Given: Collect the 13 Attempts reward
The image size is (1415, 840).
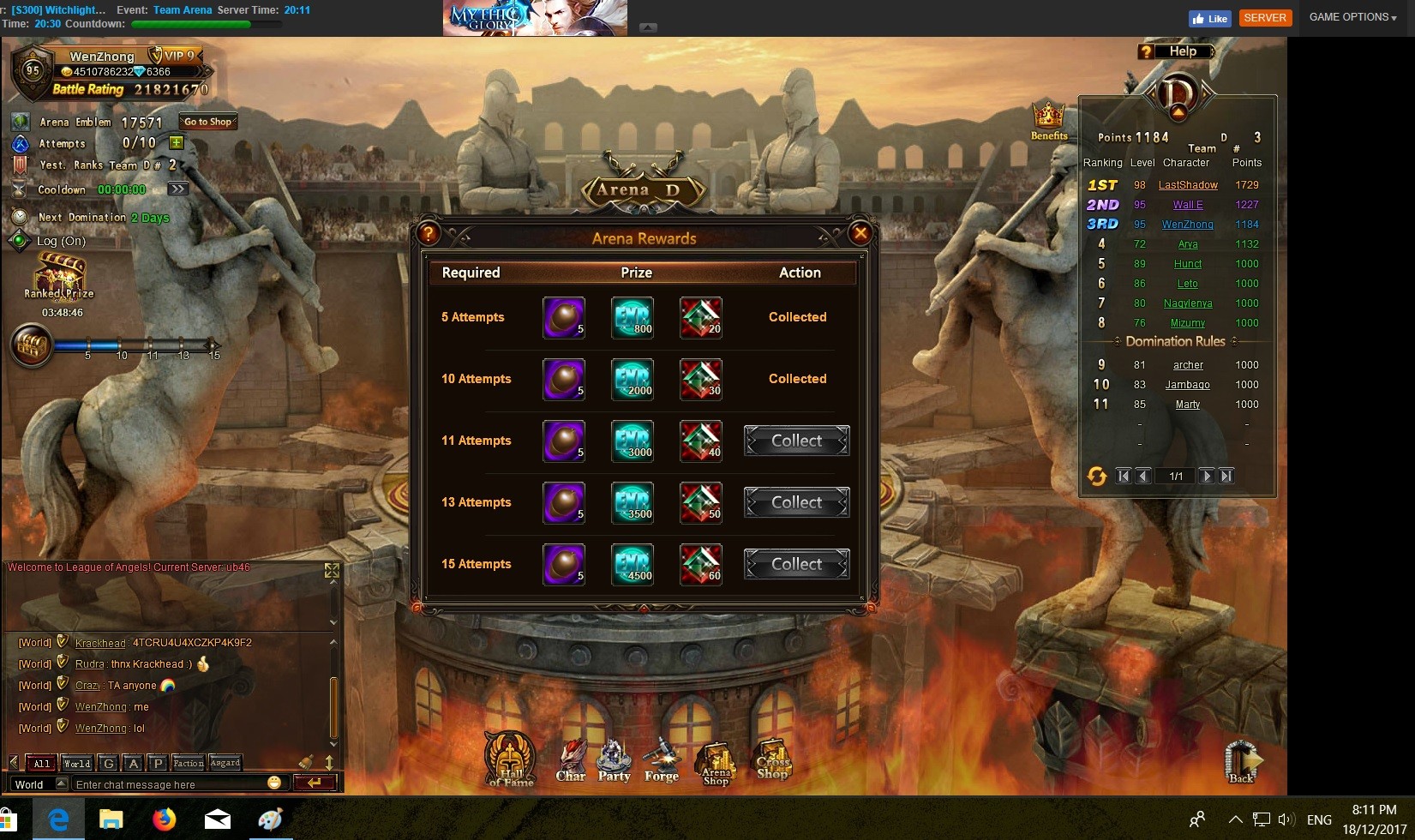Looking at the screenshot, I should 796,502.
